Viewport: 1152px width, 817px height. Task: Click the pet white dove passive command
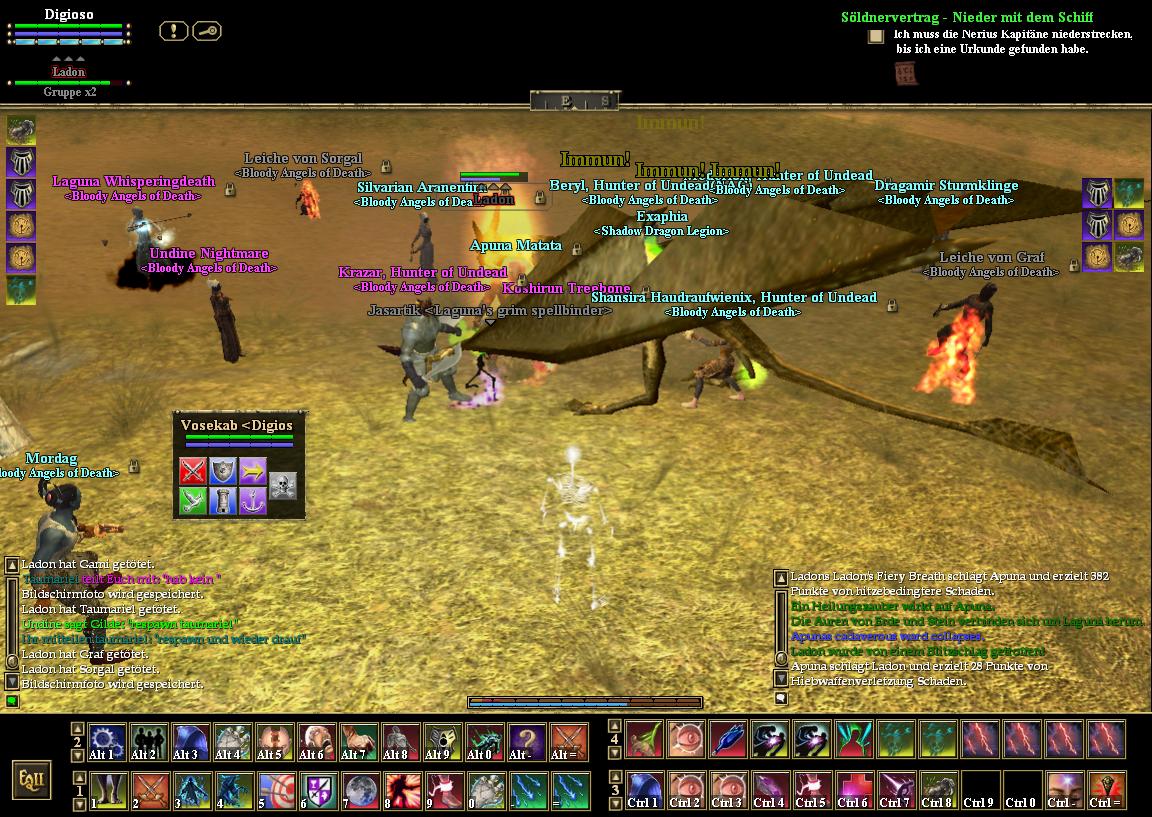(193, 501)
